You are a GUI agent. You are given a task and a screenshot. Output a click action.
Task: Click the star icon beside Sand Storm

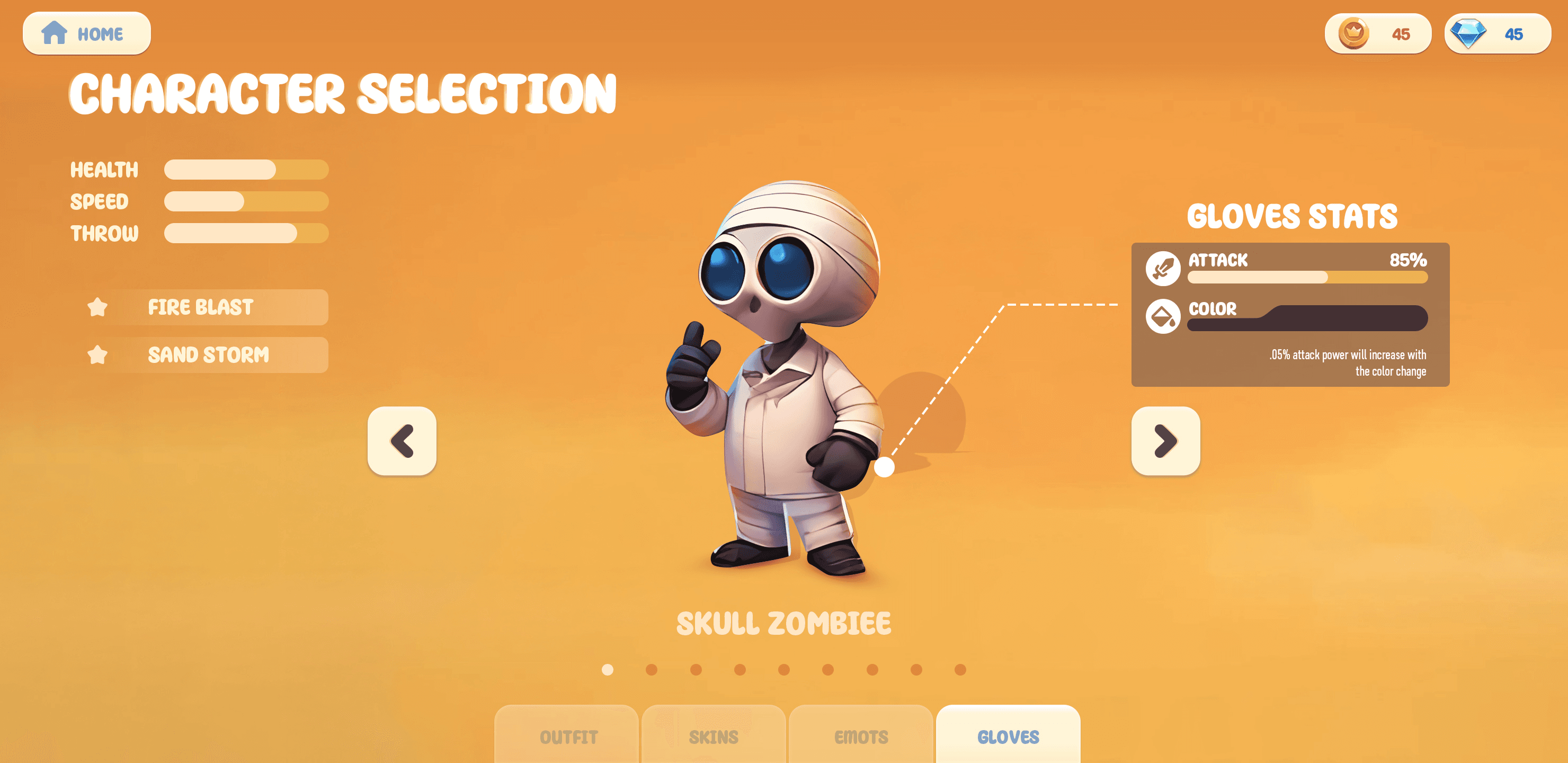click(x=99, y=354)
